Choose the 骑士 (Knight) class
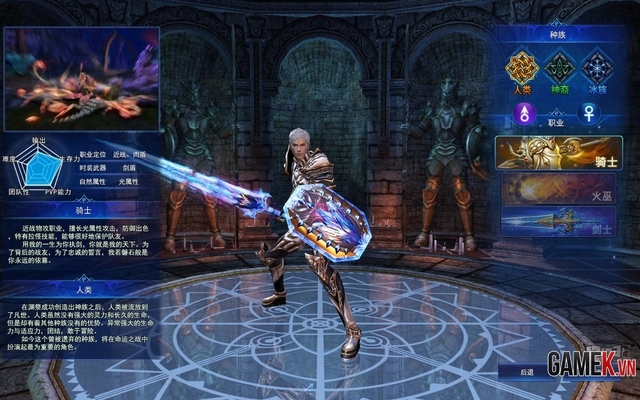The height and width of the screenshot is (400, 640). [557, 153]
